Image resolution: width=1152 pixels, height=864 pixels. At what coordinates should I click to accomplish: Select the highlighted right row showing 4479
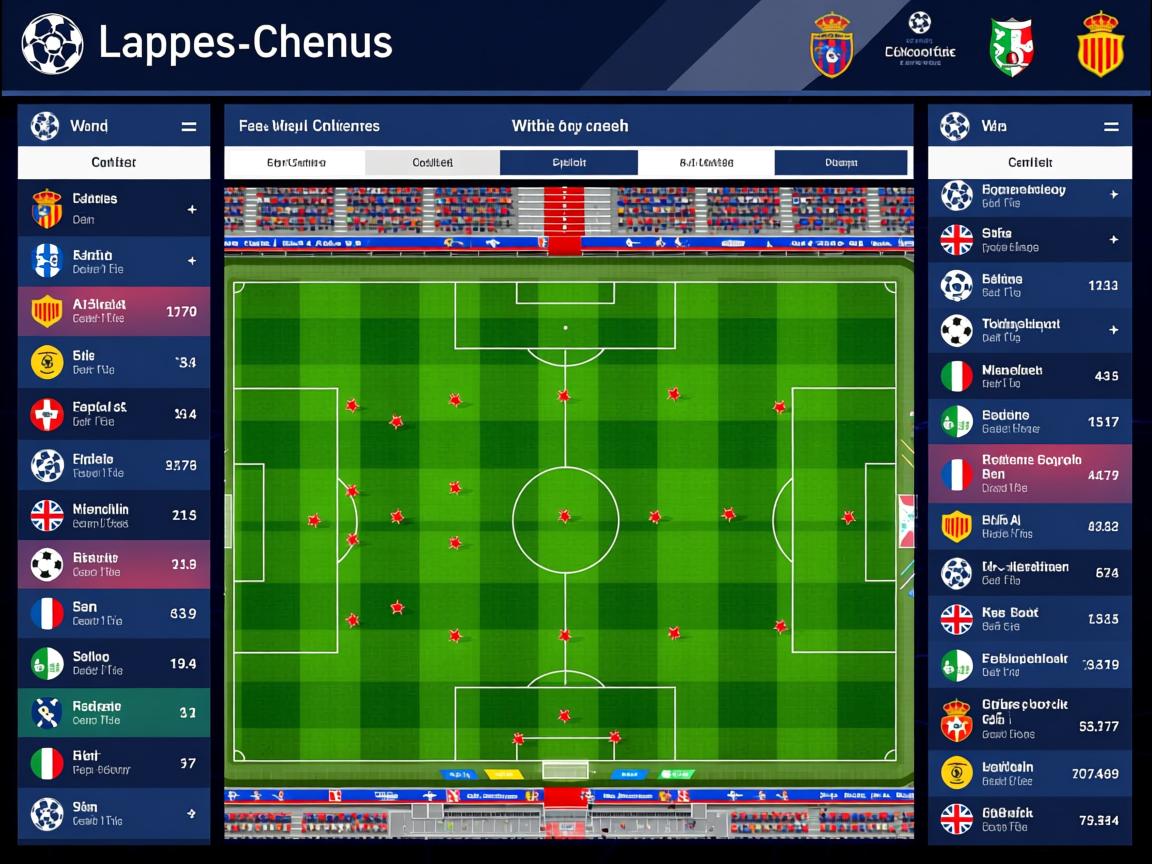pos(1029,474)
